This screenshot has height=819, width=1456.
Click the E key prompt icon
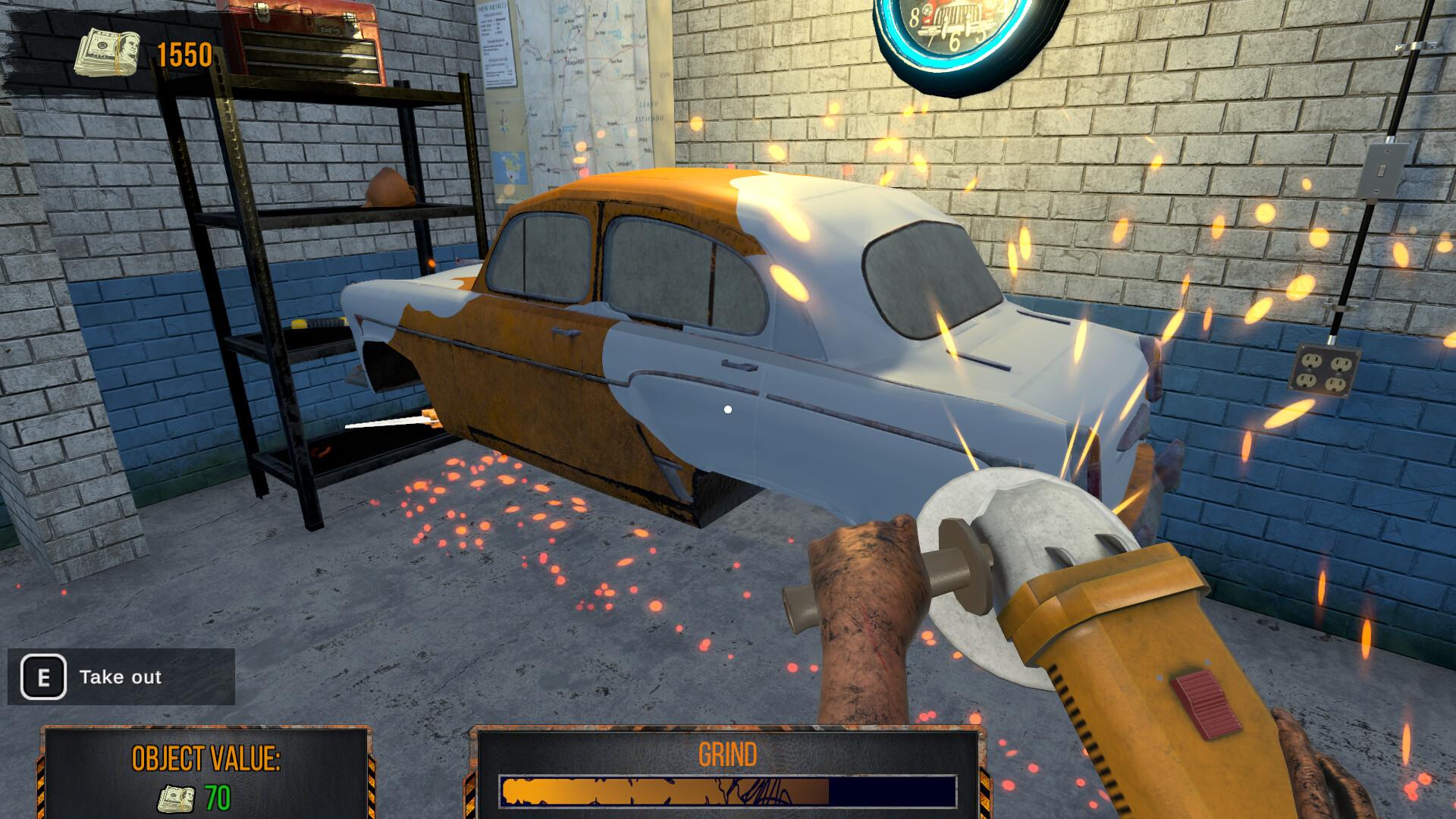pos(43,677)
